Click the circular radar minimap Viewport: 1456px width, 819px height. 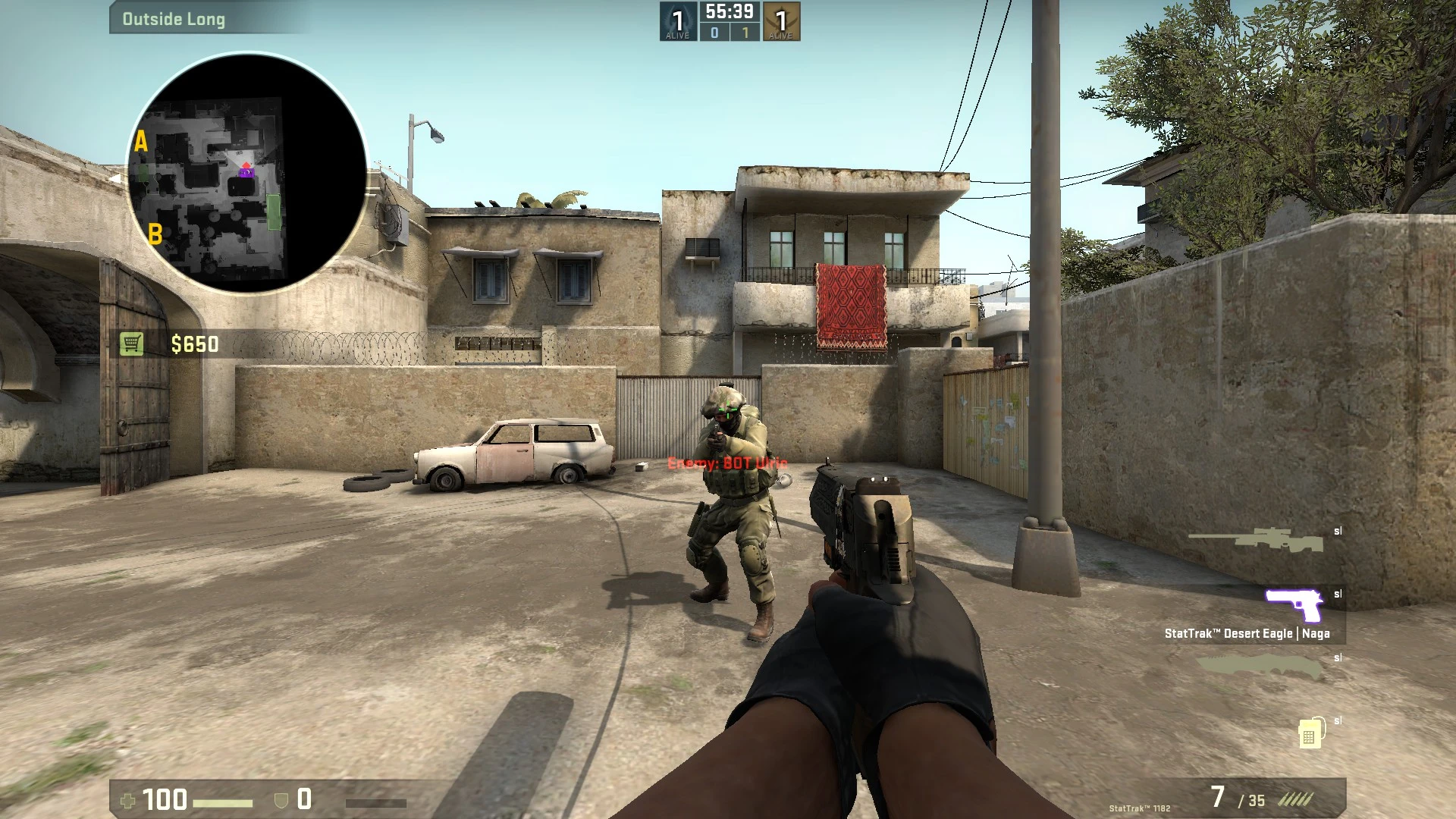[246, 173]
